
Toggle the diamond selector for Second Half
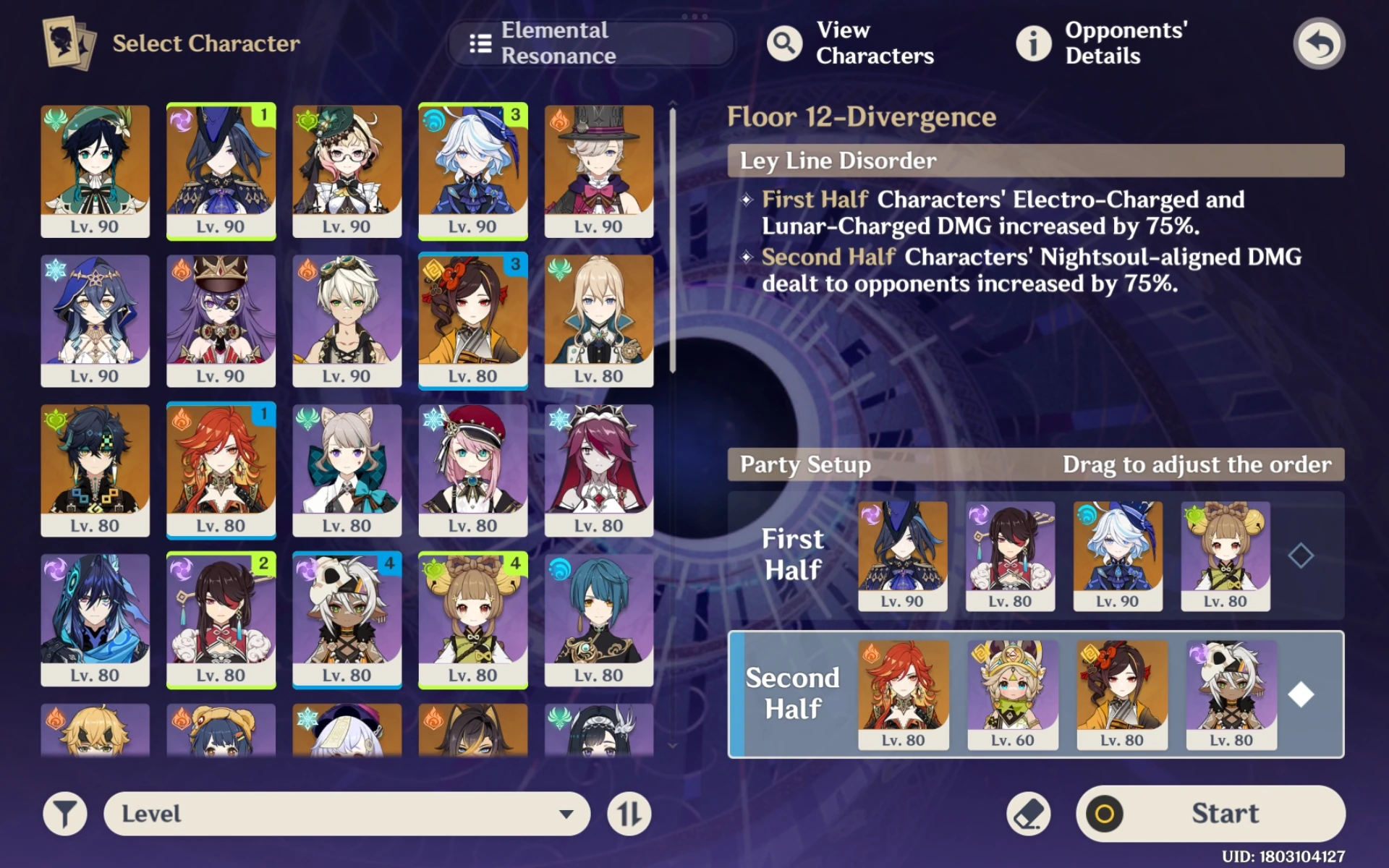[x=1302, y=692]
